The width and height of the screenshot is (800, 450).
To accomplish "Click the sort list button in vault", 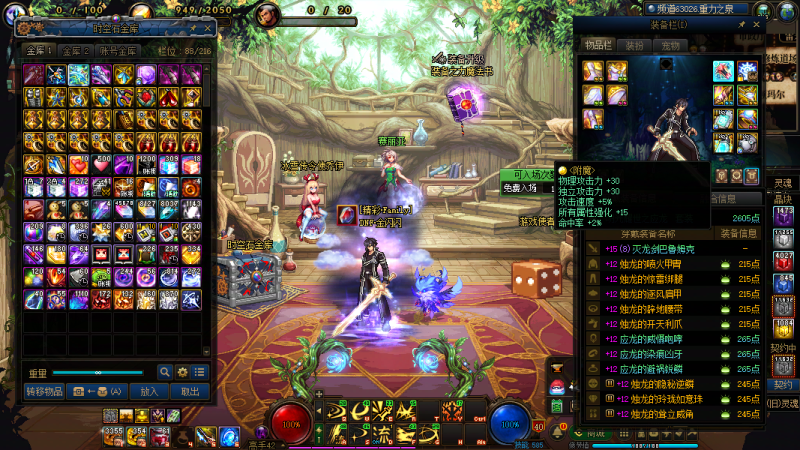I will tap(200, 372).
